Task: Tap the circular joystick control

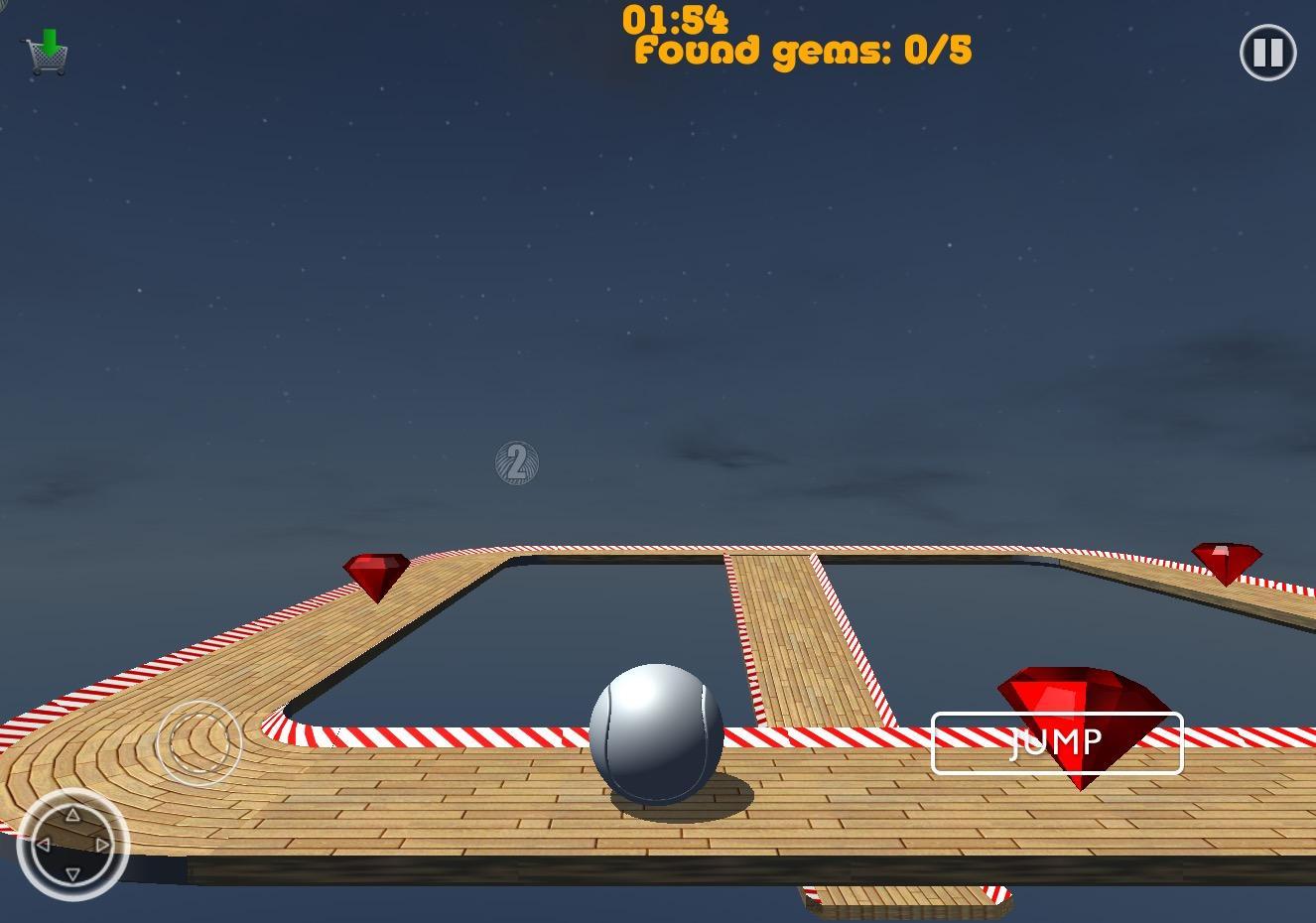Action: 198,742
